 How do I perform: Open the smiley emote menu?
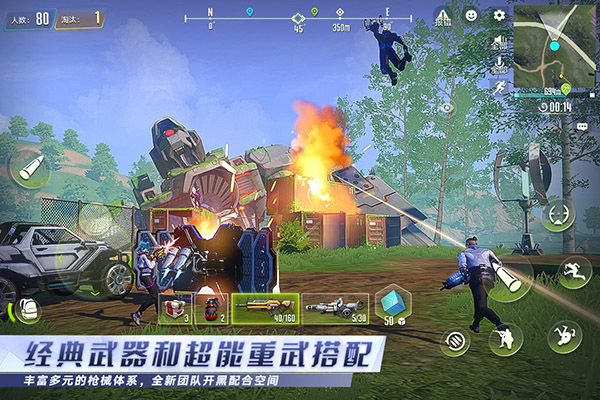coord(471,16)
